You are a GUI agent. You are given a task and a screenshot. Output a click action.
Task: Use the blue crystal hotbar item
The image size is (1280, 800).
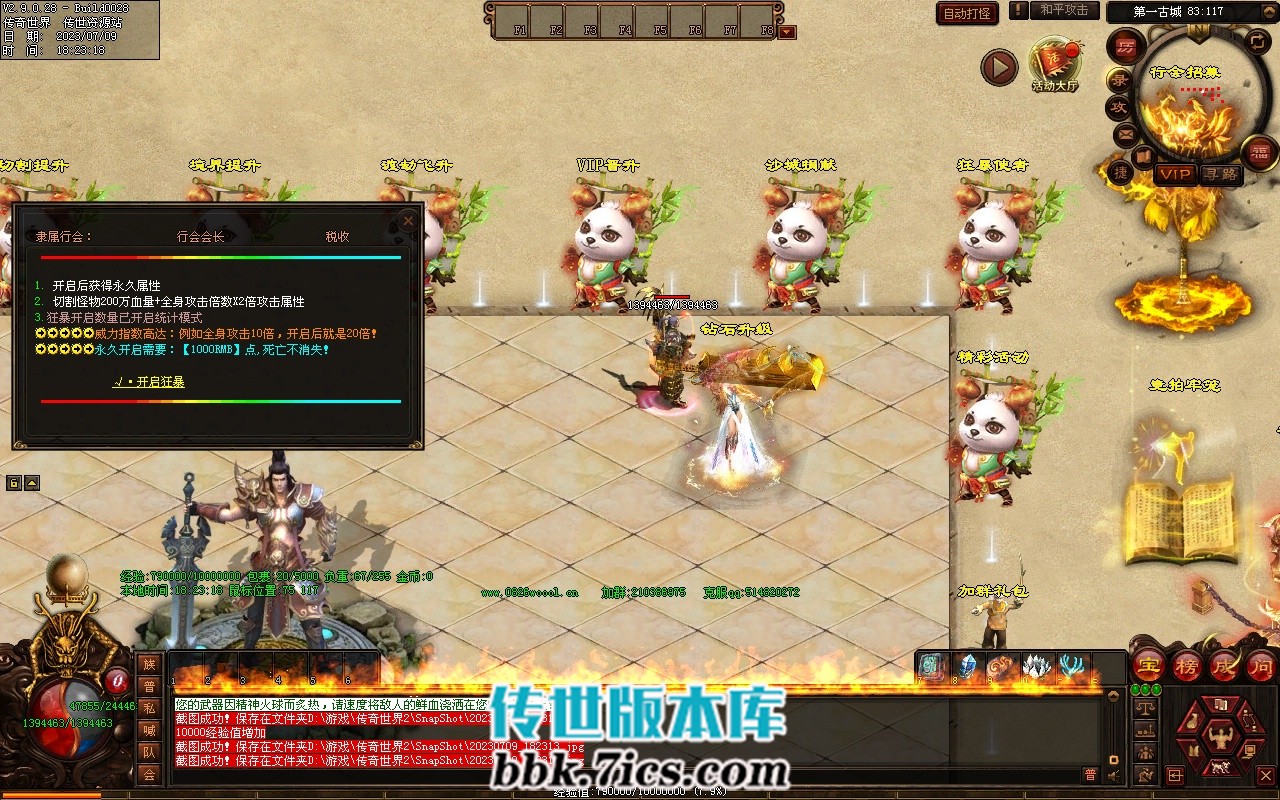[968, 666]
